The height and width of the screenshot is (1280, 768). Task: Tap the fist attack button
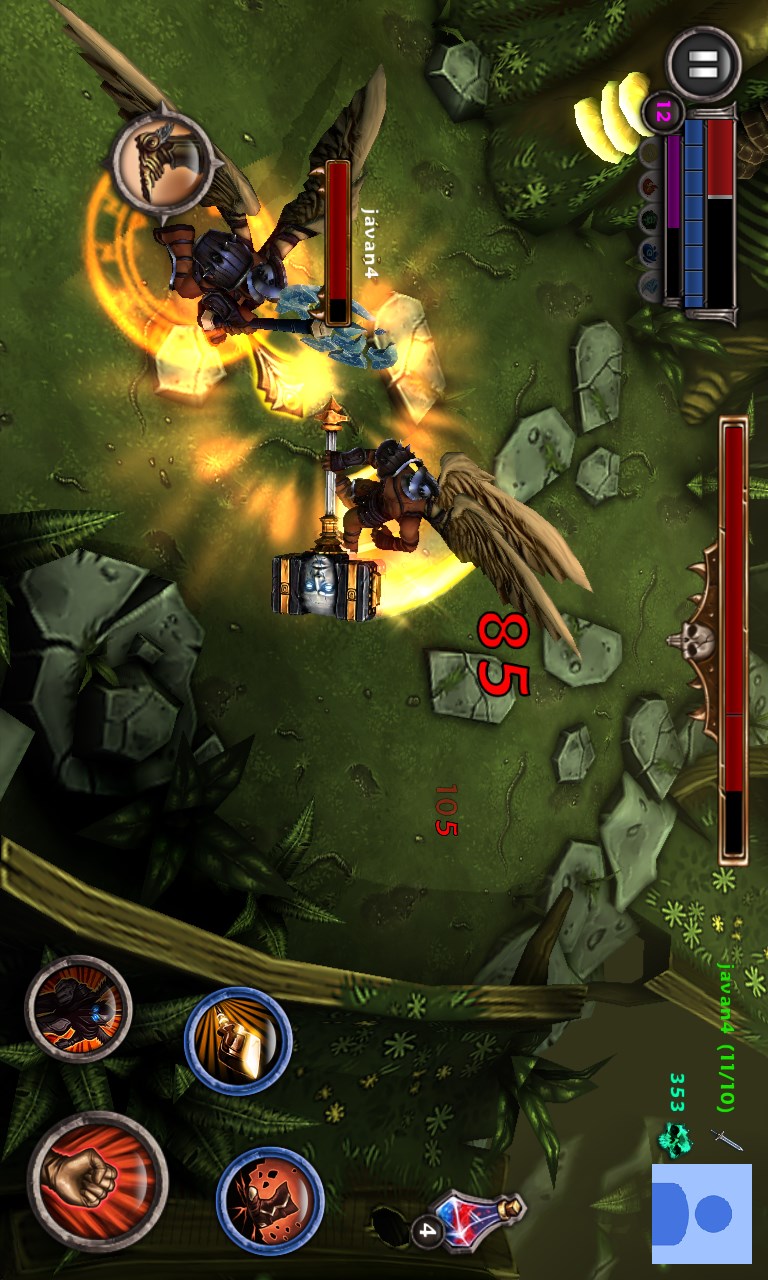point(97,1180)
